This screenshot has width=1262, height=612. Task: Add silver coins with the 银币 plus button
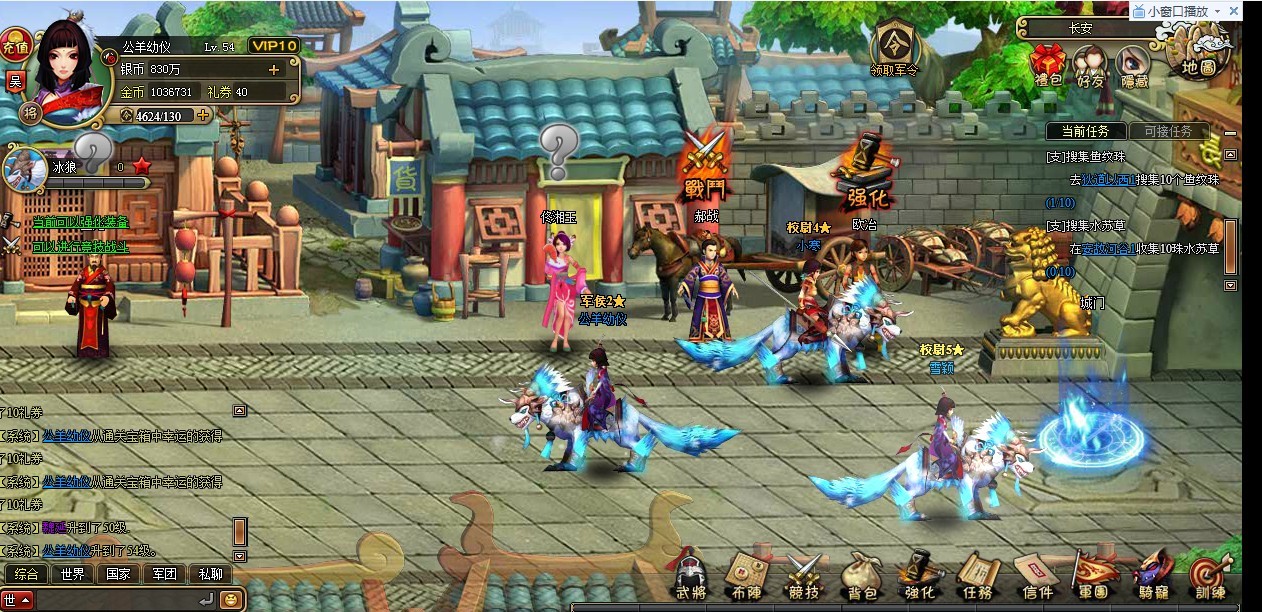pyautogui.click(x=274, y=69)
